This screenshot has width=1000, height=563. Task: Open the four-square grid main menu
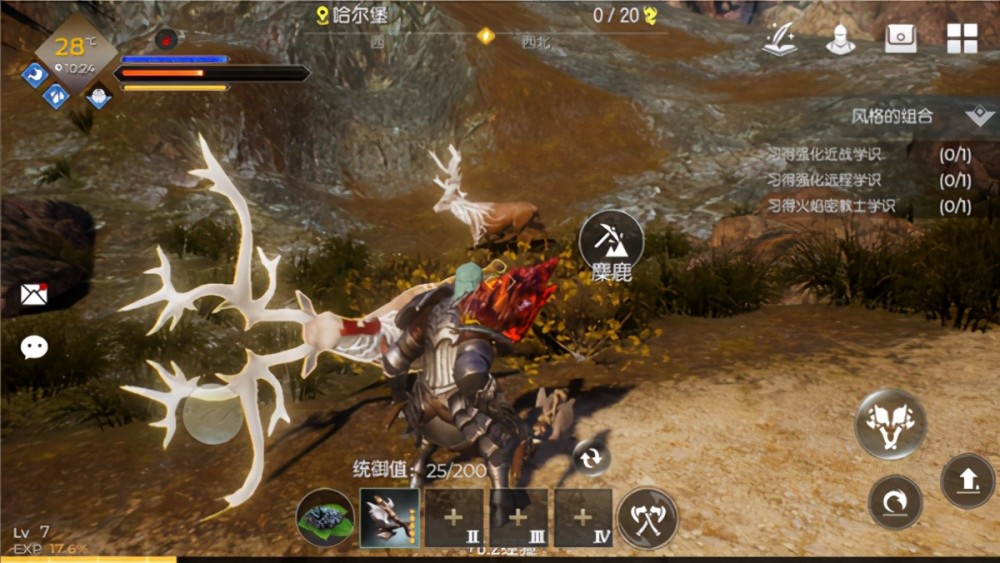(962, 37)
